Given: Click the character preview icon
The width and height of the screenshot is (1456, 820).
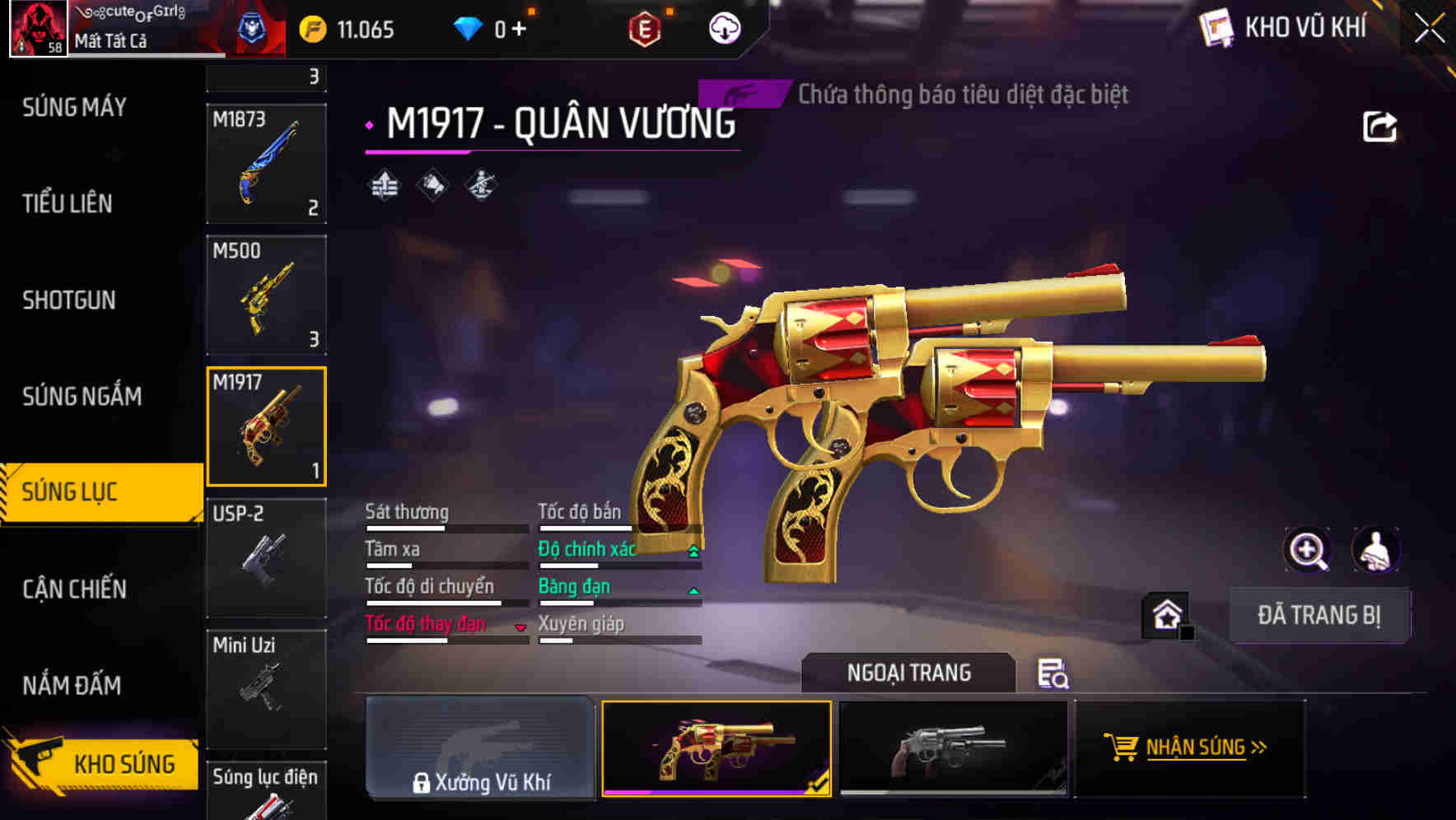Looking at the screenshot, I should (1374, 550).
